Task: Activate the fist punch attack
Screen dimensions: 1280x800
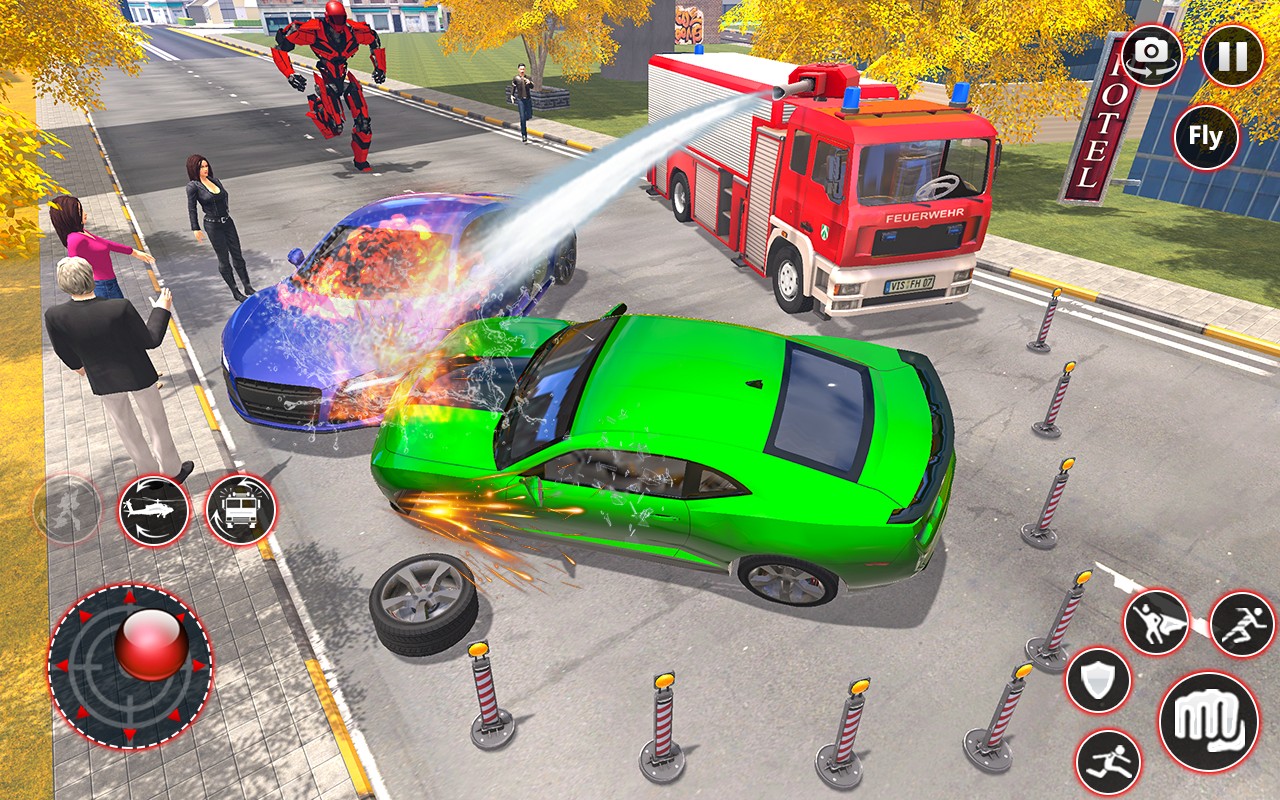Action: coord(1208,721)
